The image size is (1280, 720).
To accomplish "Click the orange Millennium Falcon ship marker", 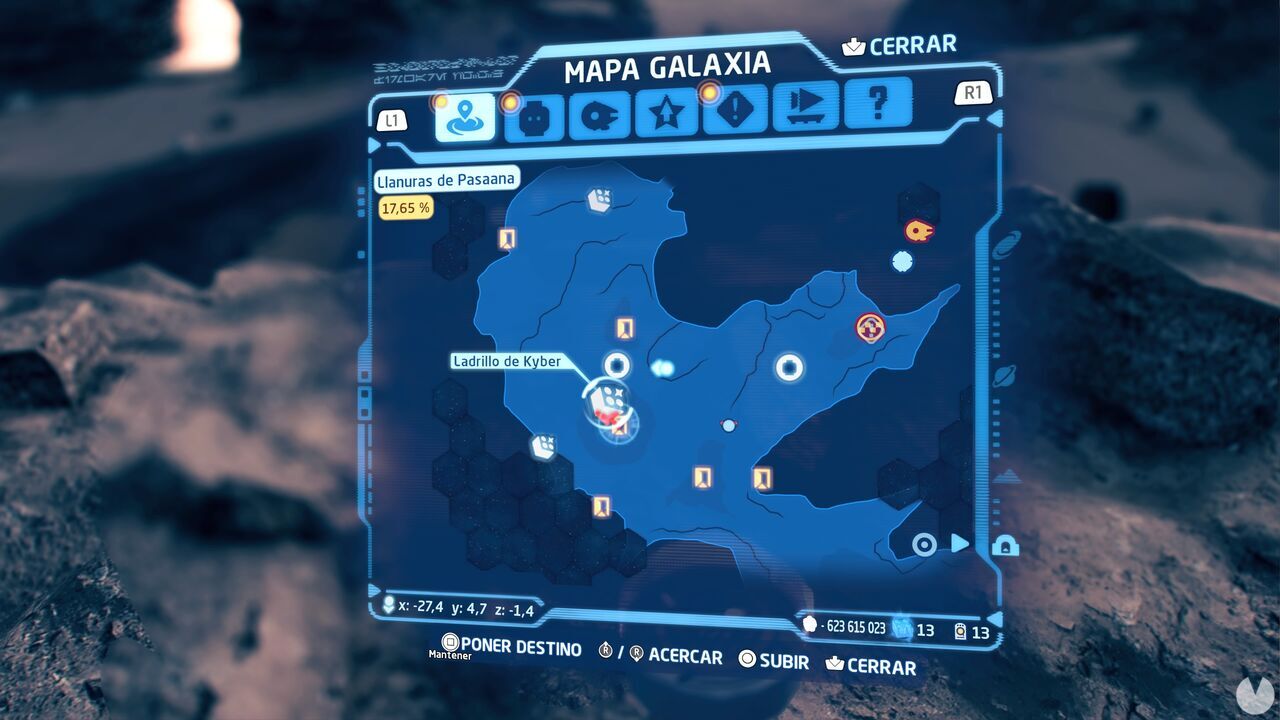I will (x=918, y=232).
